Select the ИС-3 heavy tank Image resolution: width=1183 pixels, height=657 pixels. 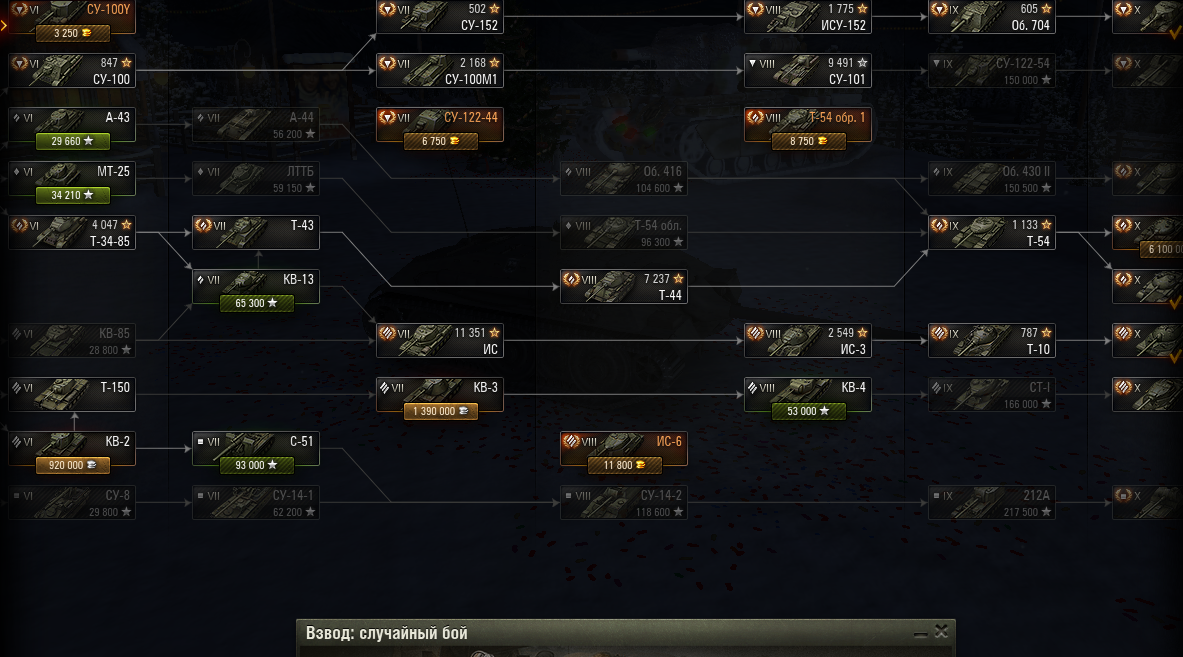pyautogui.click(x=806, y=341)
